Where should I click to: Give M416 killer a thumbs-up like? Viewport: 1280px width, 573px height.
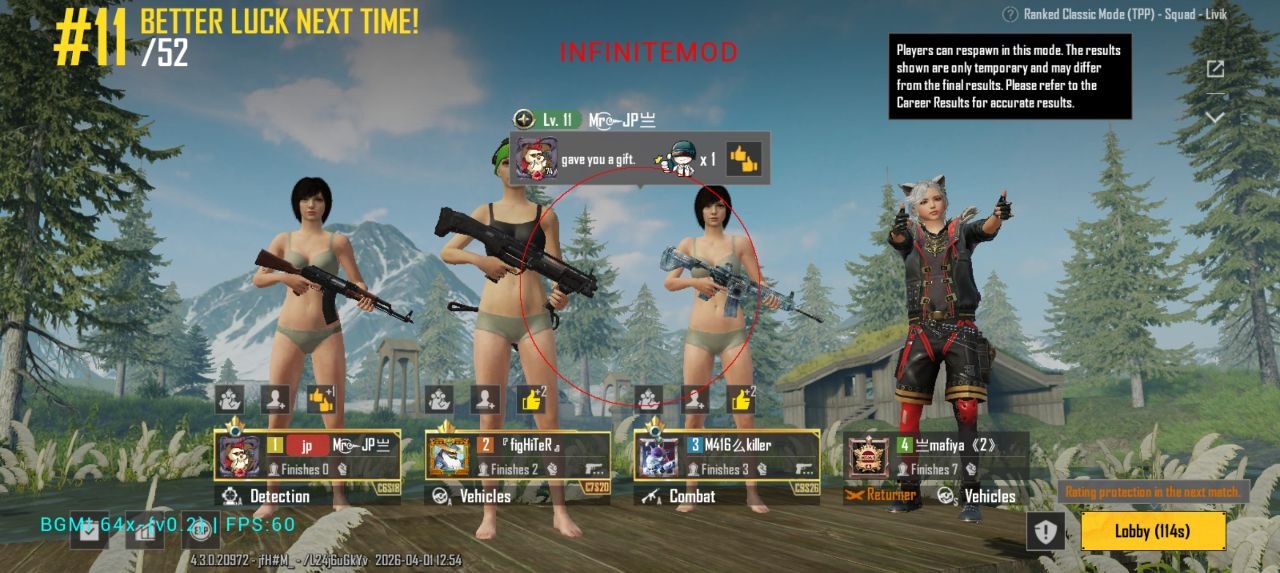pos(740,399)
